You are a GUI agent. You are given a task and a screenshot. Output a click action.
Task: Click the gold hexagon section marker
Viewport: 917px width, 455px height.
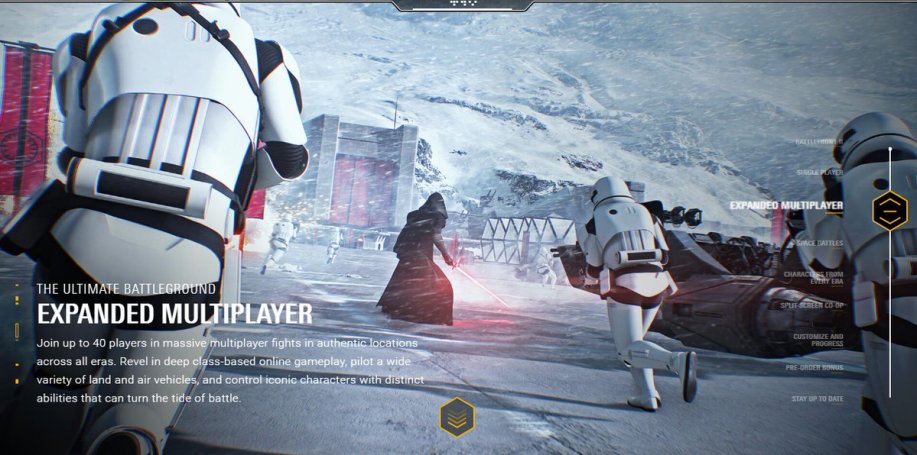coord(889,210)
